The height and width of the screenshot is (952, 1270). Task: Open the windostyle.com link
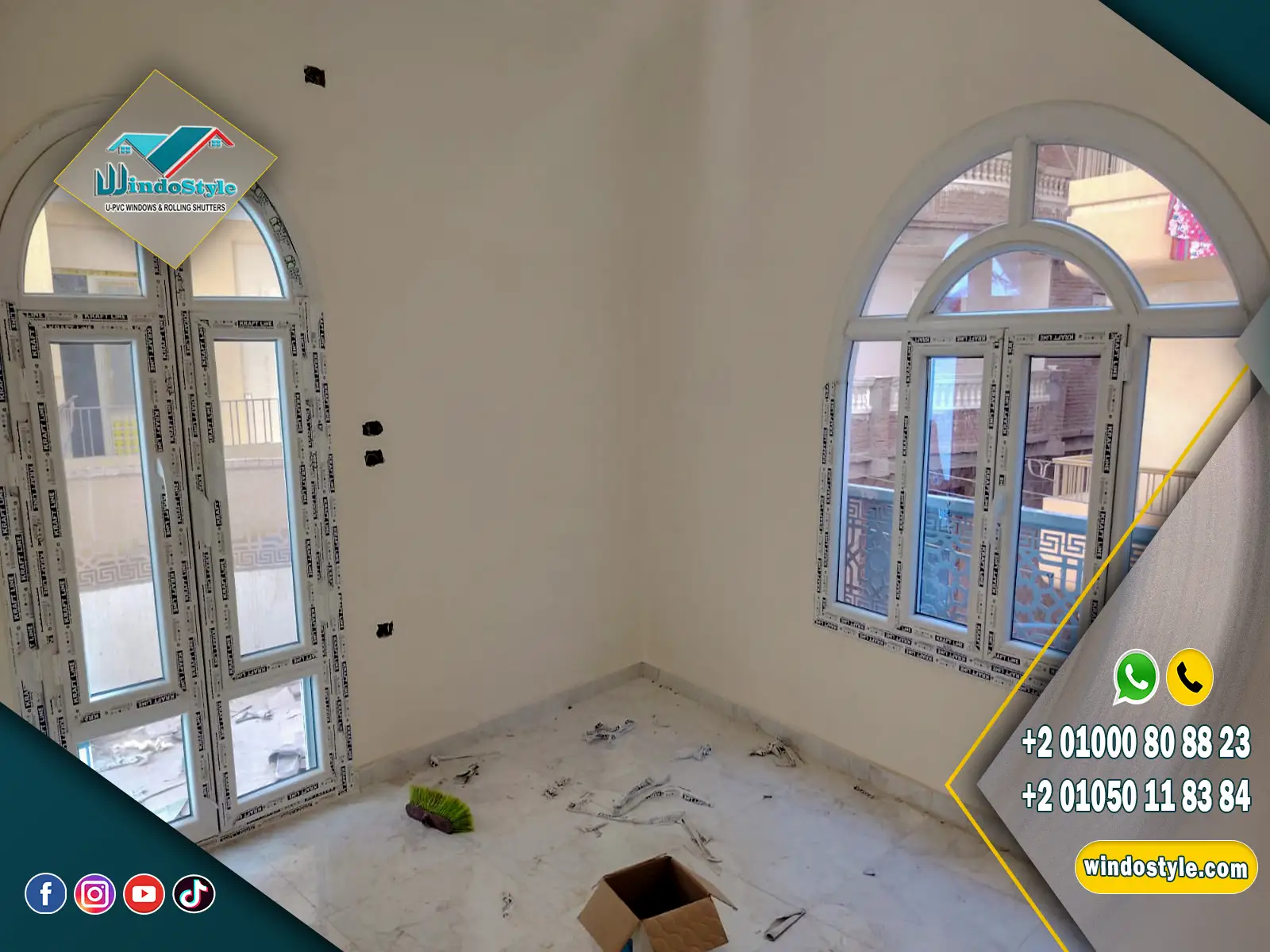1165,866
